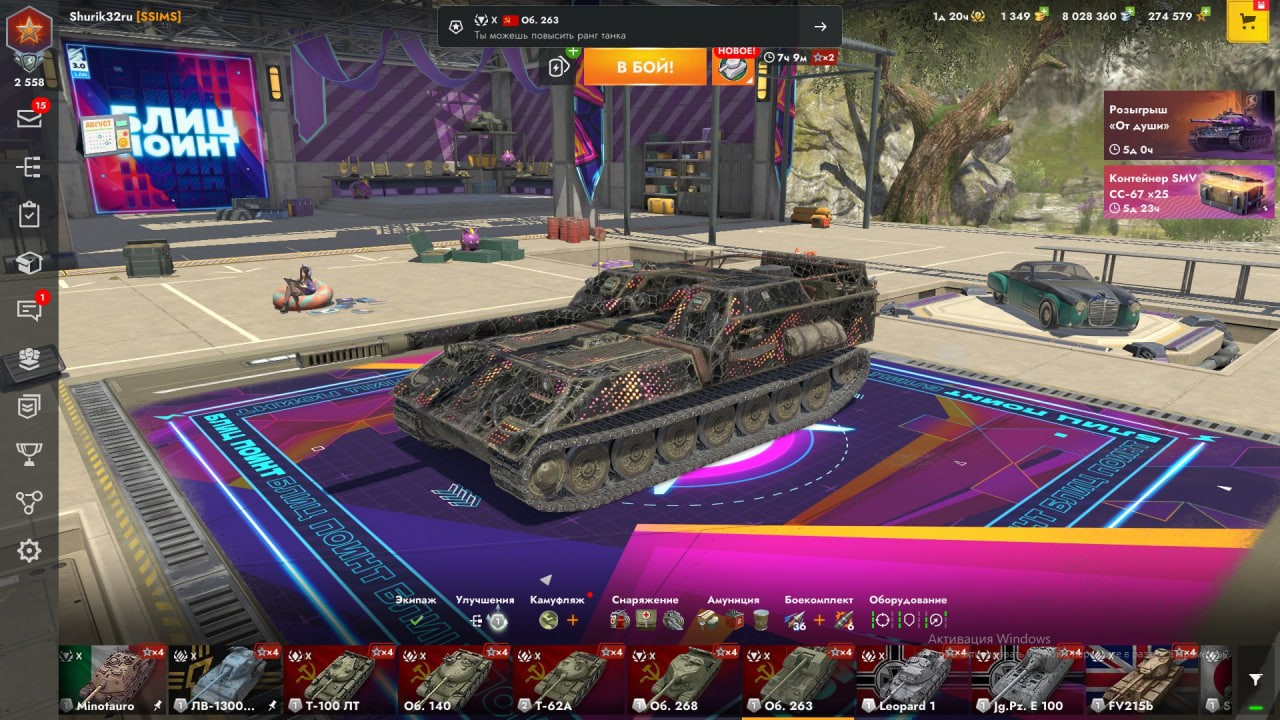Viewport: 1280px width, 720px height.
Task: Open the tank carousel filter
Action: [1255, 679]
